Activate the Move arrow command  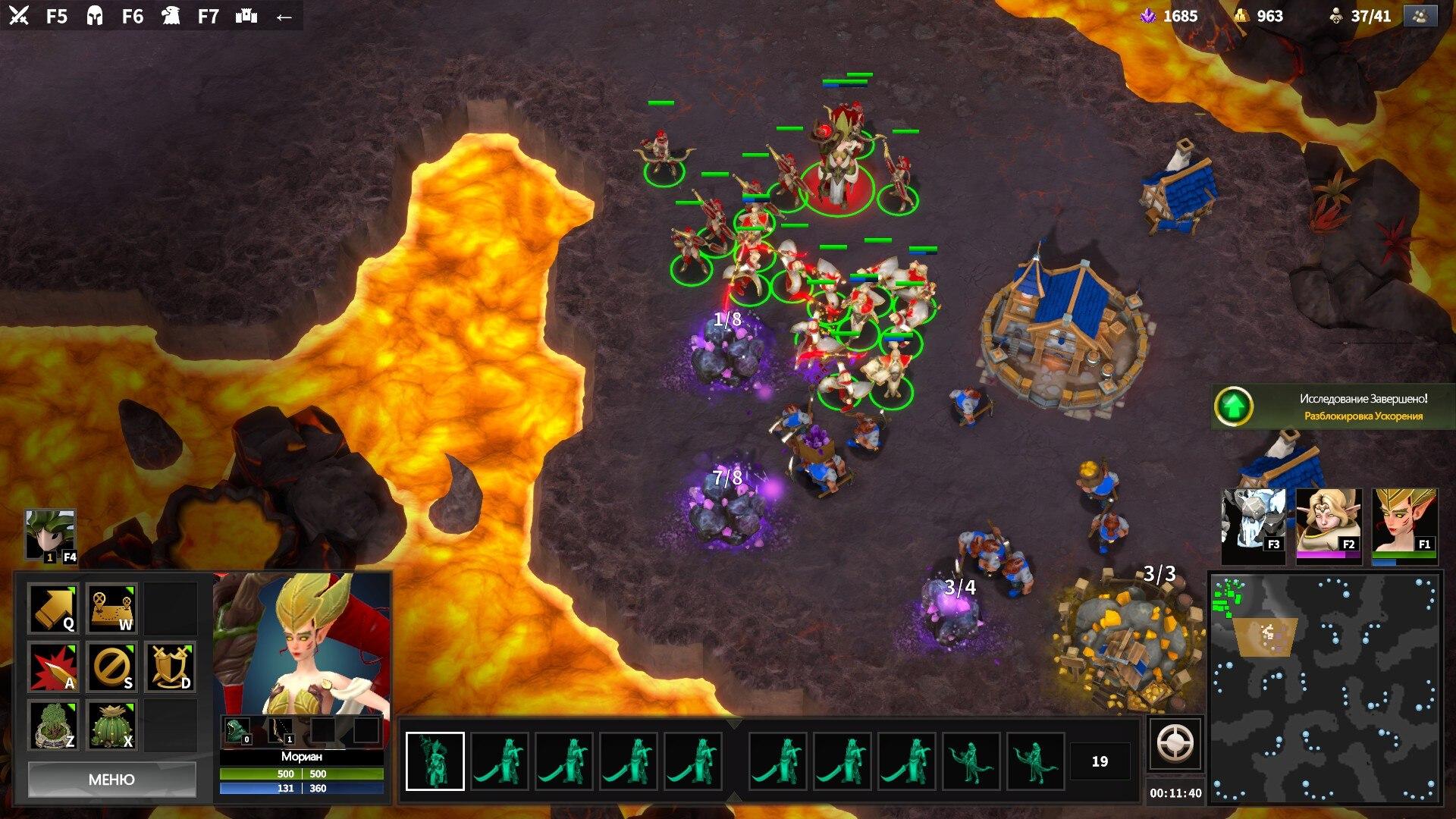53,608
